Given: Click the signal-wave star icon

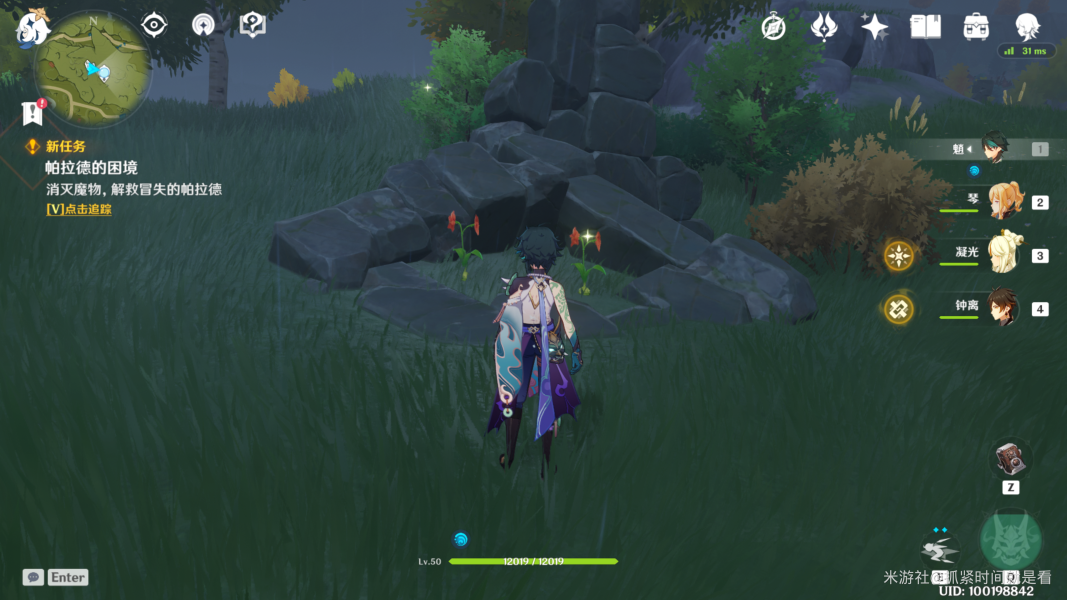Looking at the screenshot, I should tap(203, 25).
